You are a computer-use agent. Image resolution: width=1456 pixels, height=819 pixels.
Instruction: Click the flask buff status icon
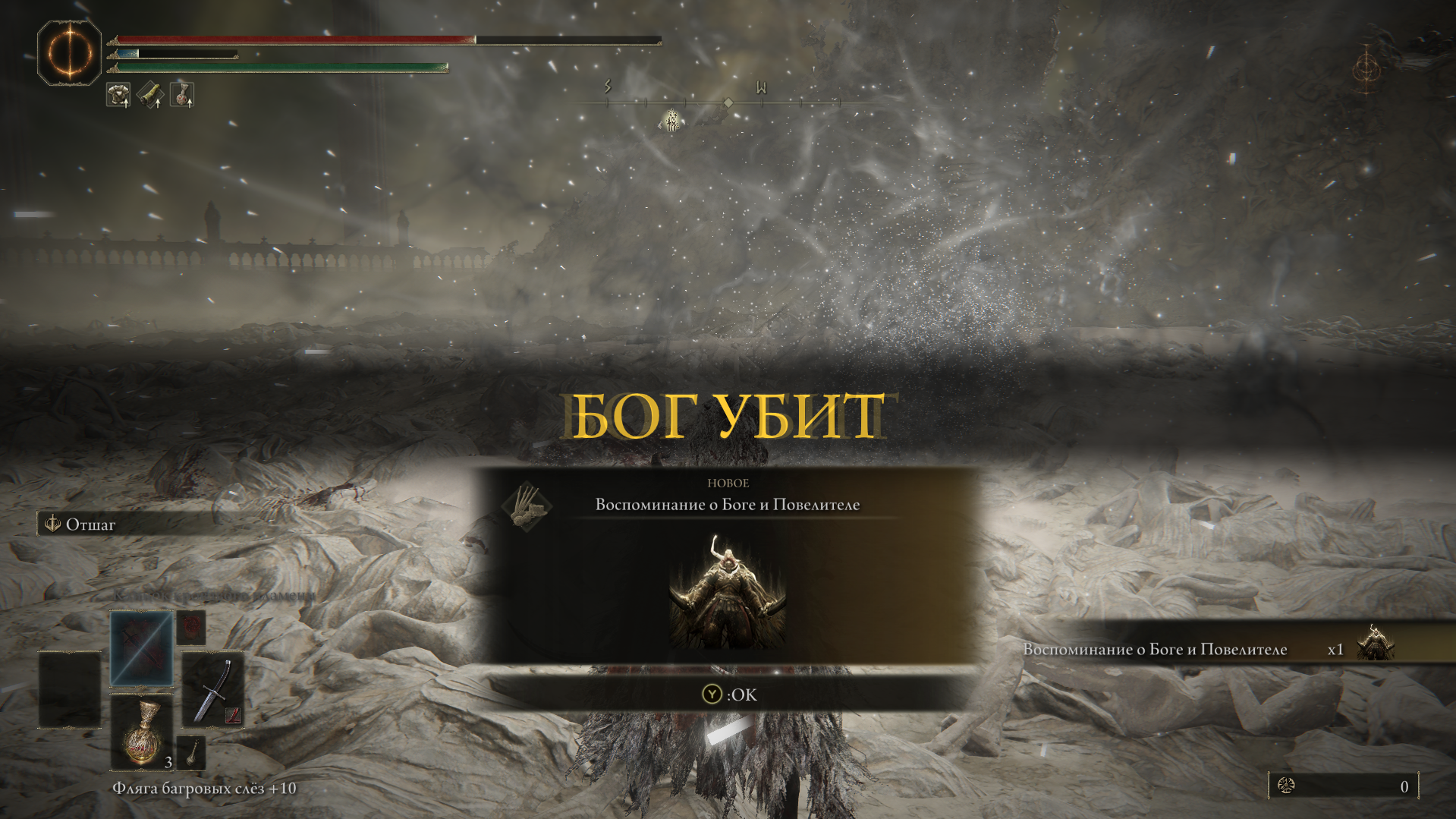pos(182,95)
